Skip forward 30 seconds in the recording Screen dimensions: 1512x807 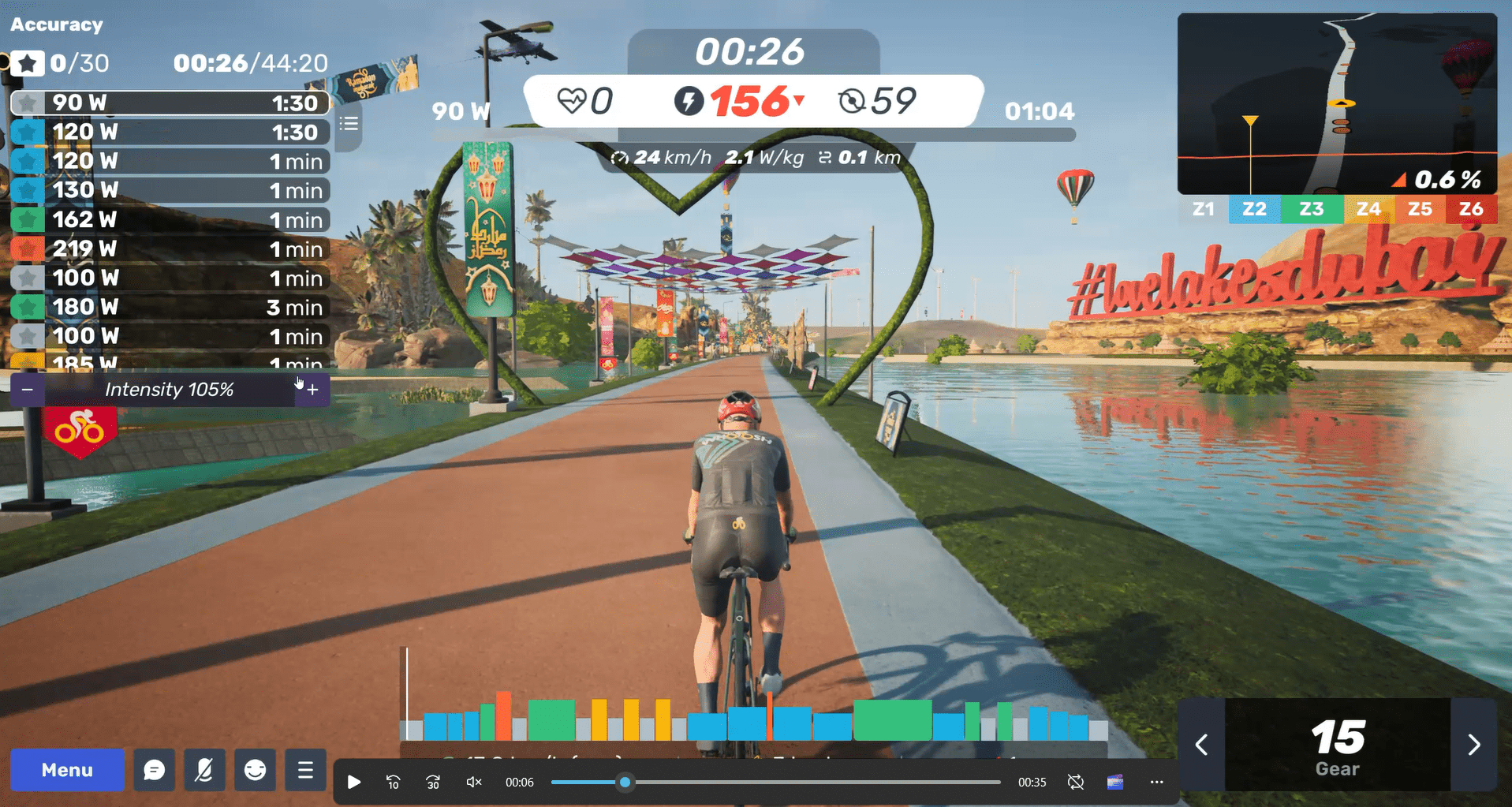coord(433,782)
